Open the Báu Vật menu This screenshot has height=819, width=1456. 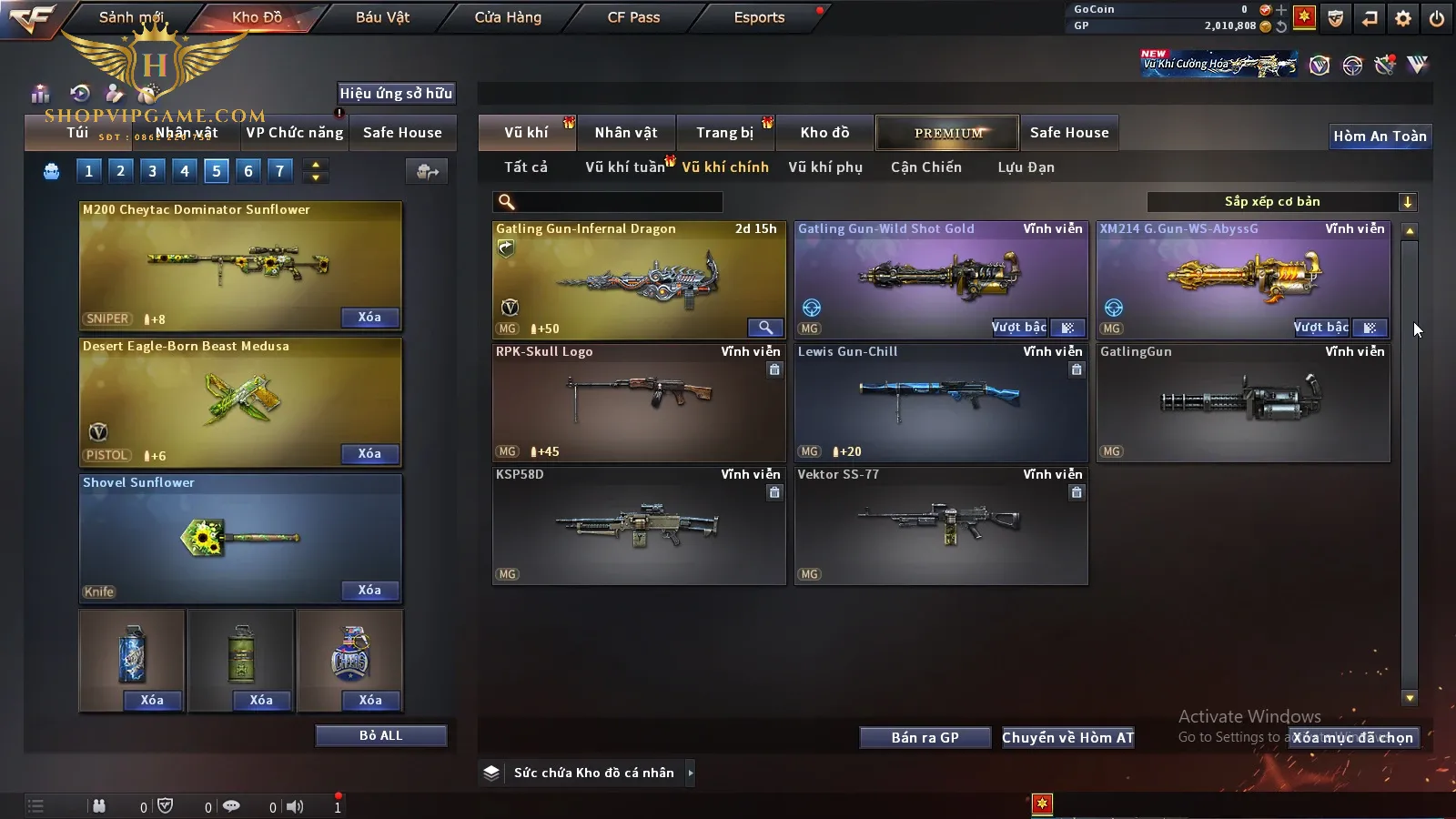382,17
